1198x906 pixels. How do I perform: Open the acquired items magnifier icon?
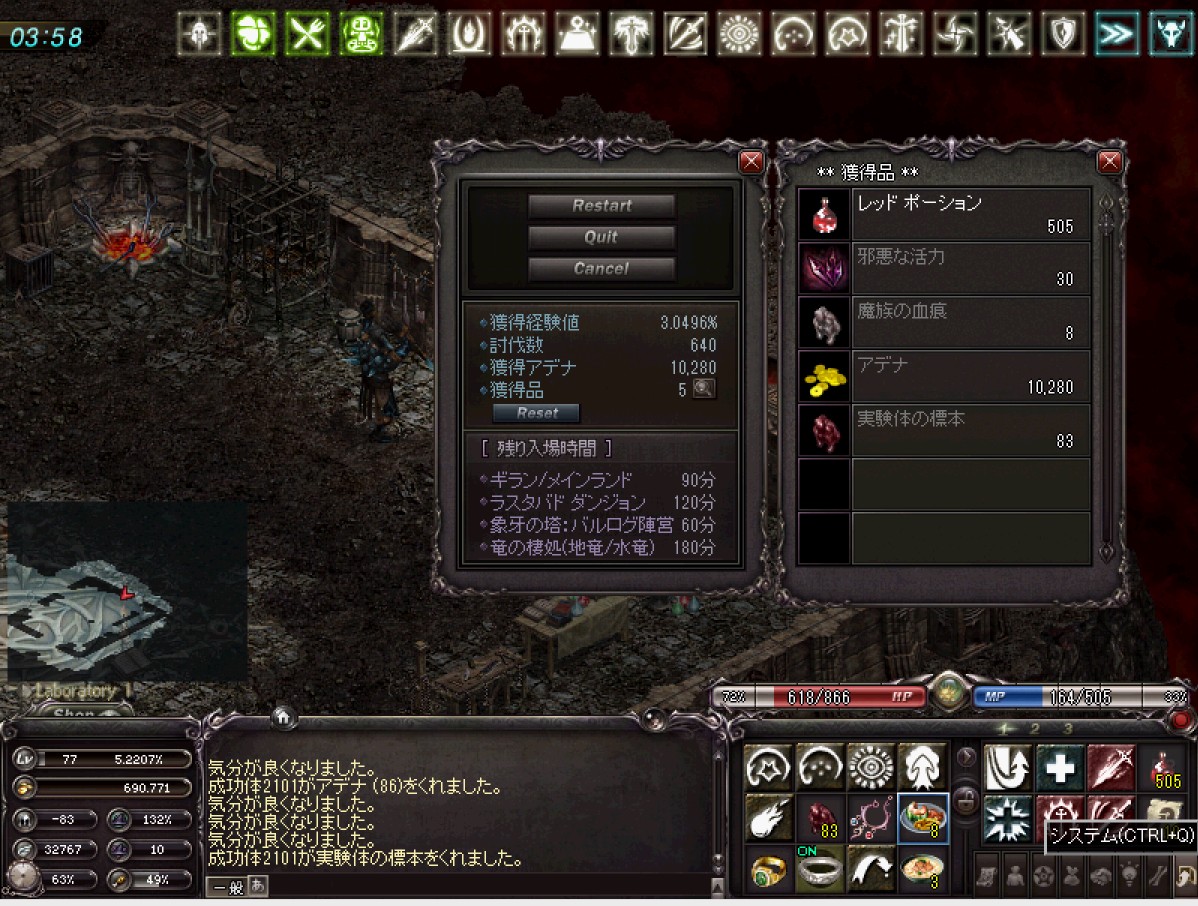coord(704,389)
